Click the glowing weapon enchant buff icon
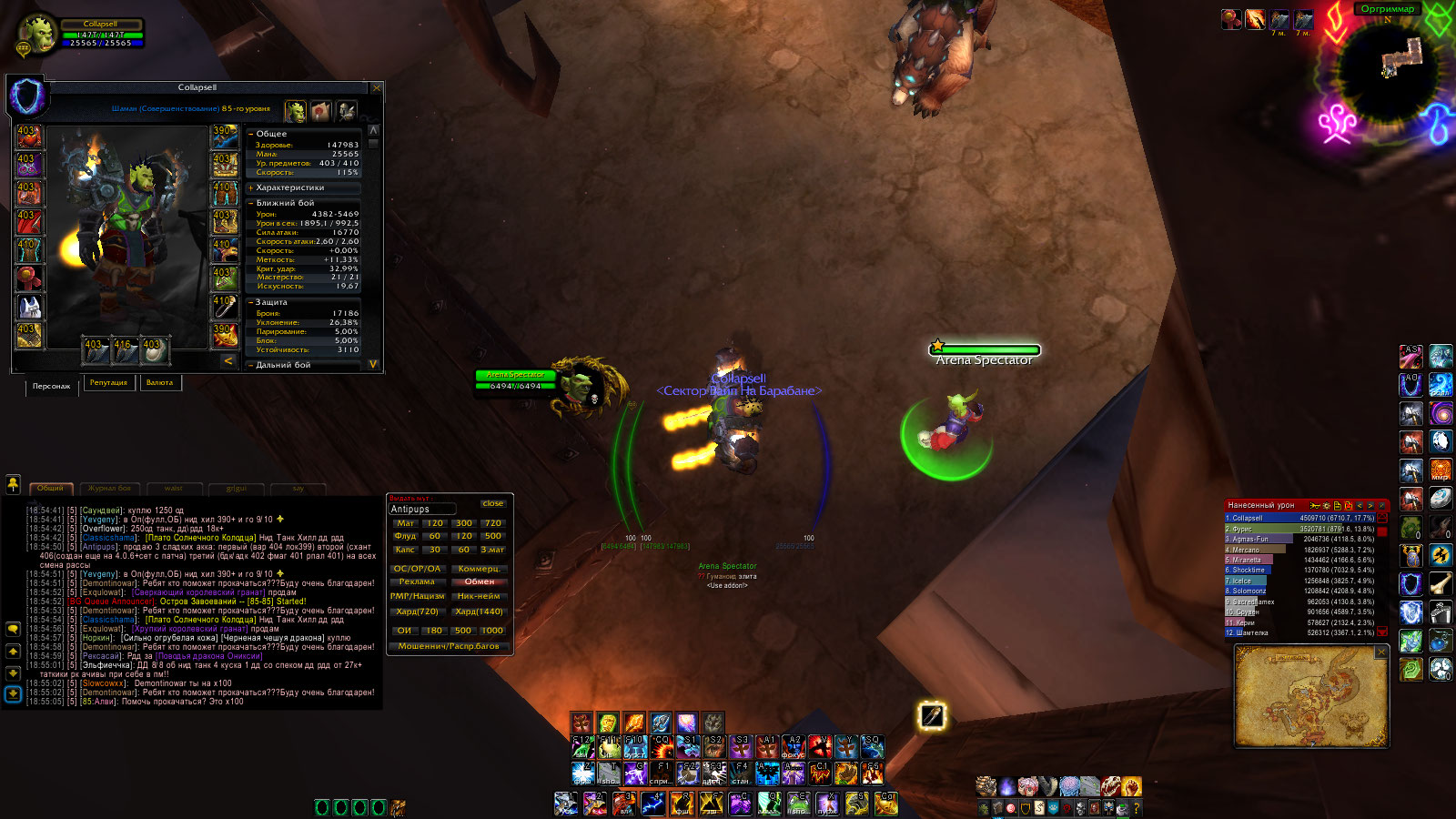This screenshot has width=1456, height=819. coord(932,716)
